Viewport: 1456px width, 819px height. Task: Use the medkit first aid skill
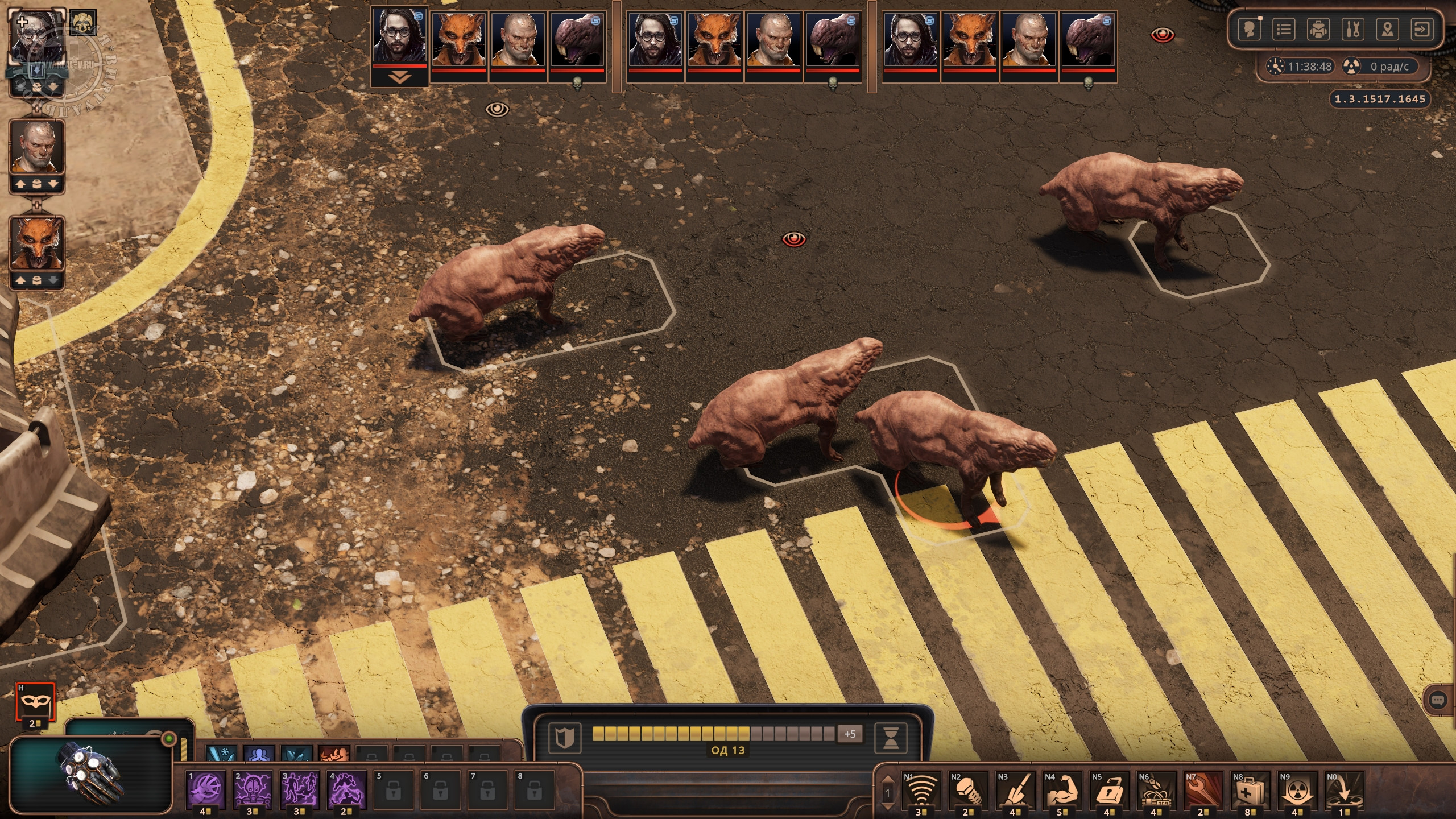click(1250, 789)
